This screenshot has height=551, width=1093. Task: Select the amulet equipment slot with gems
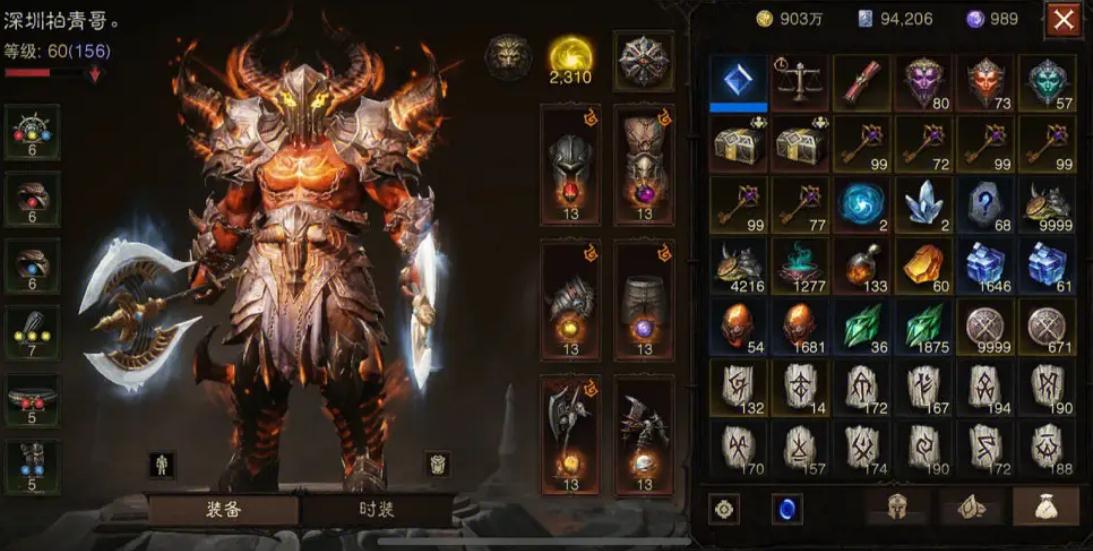(x=33, y=132)
